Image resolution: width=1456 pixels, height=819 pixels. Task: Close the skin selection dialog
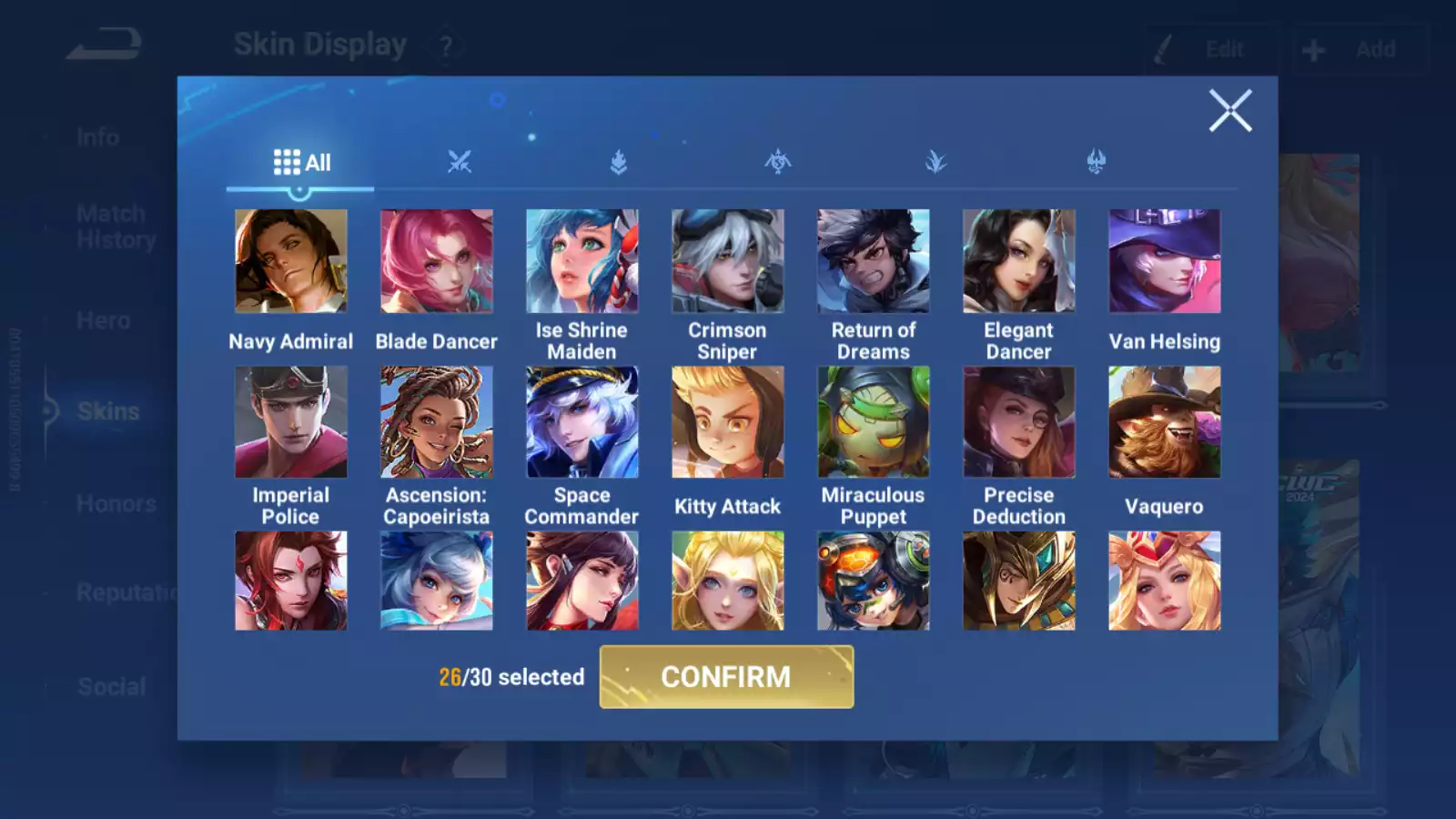(x=1229, y=111)
